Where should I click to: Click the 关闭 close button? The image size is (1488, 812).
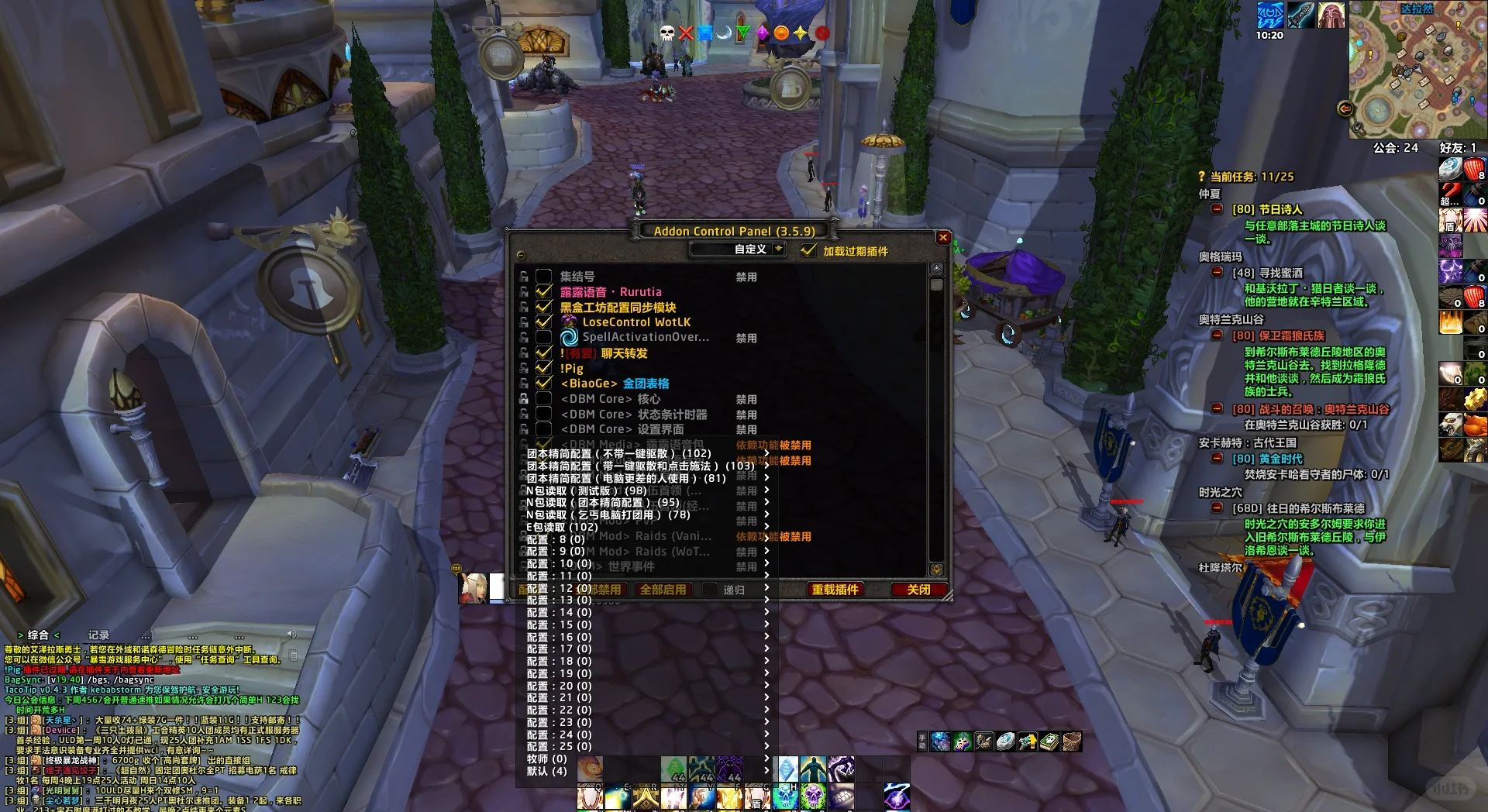[x=918, y=590]
